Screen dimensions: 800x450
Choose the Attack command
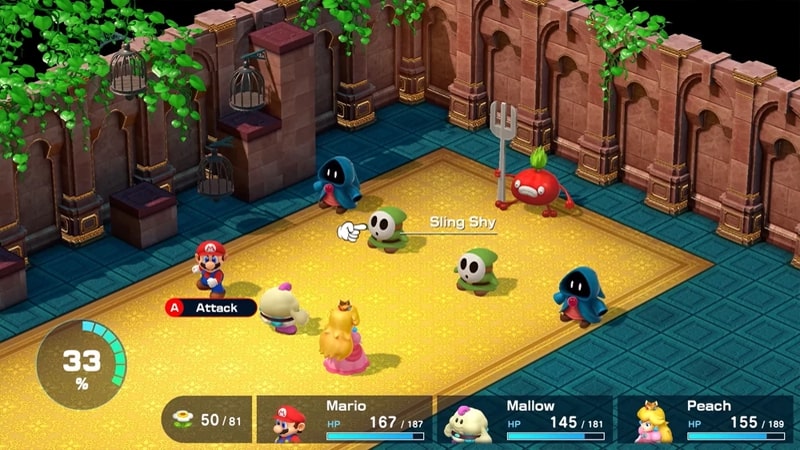[210, 308]
